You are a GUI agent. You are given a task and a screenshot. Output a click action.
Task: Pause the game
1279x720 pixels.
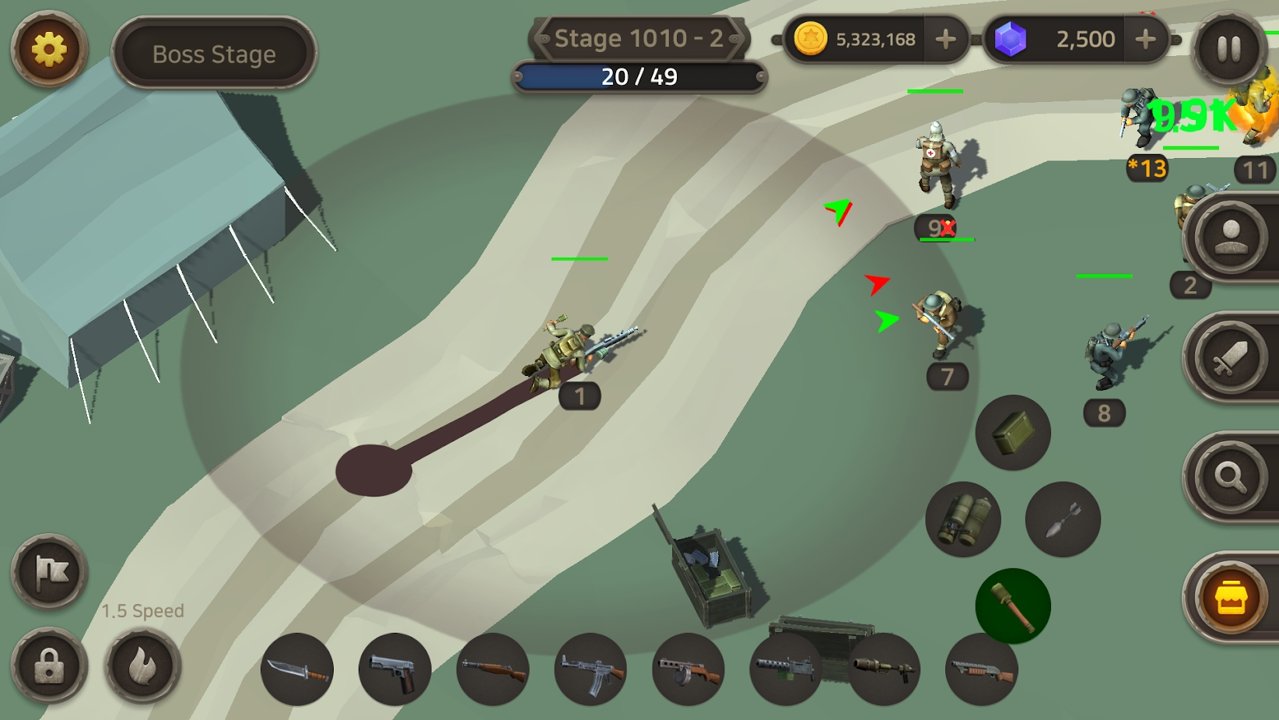point(1229,48)
